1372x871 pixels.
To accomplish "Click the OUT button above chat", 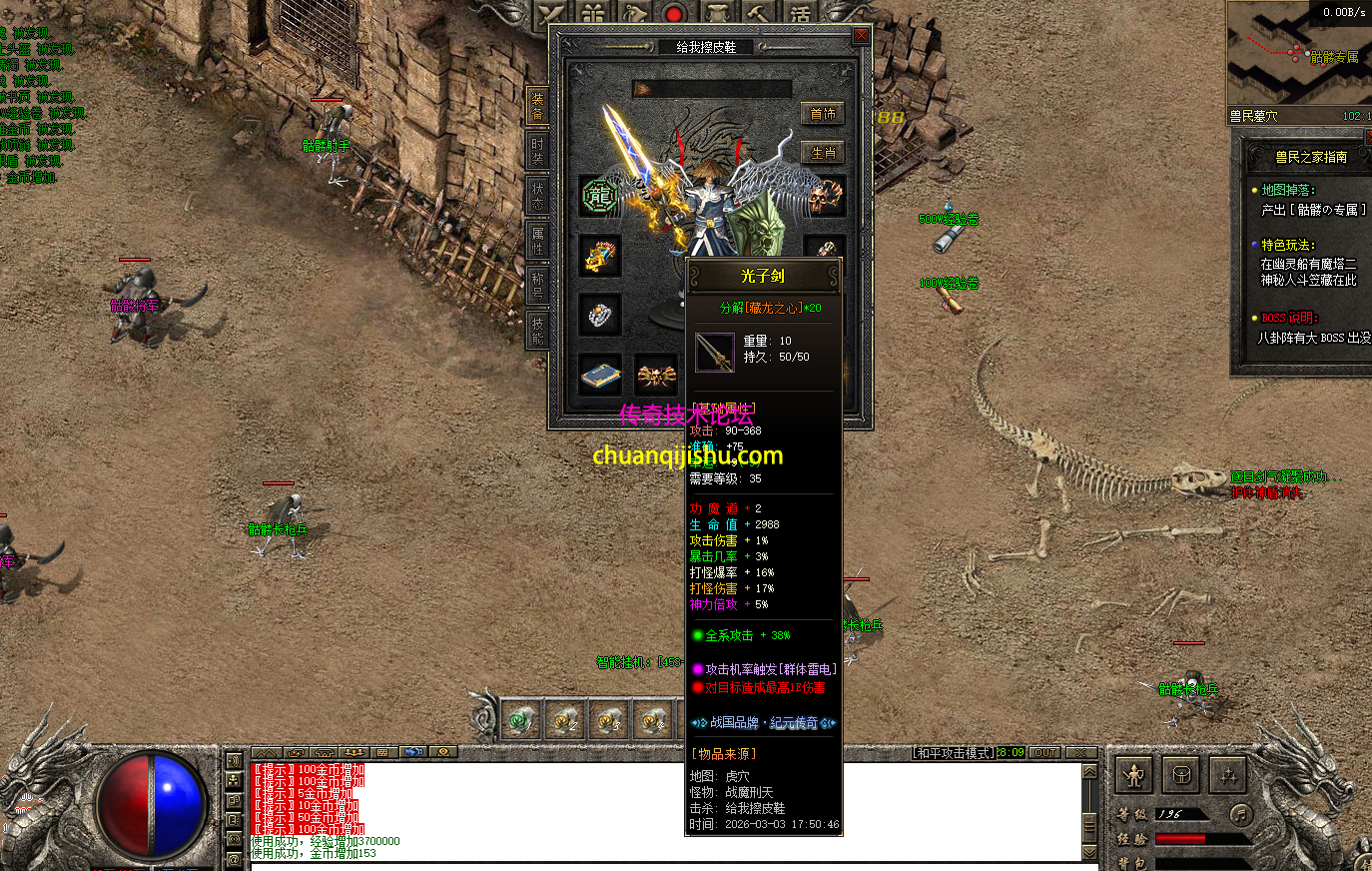I will (x=1044, y=752).
